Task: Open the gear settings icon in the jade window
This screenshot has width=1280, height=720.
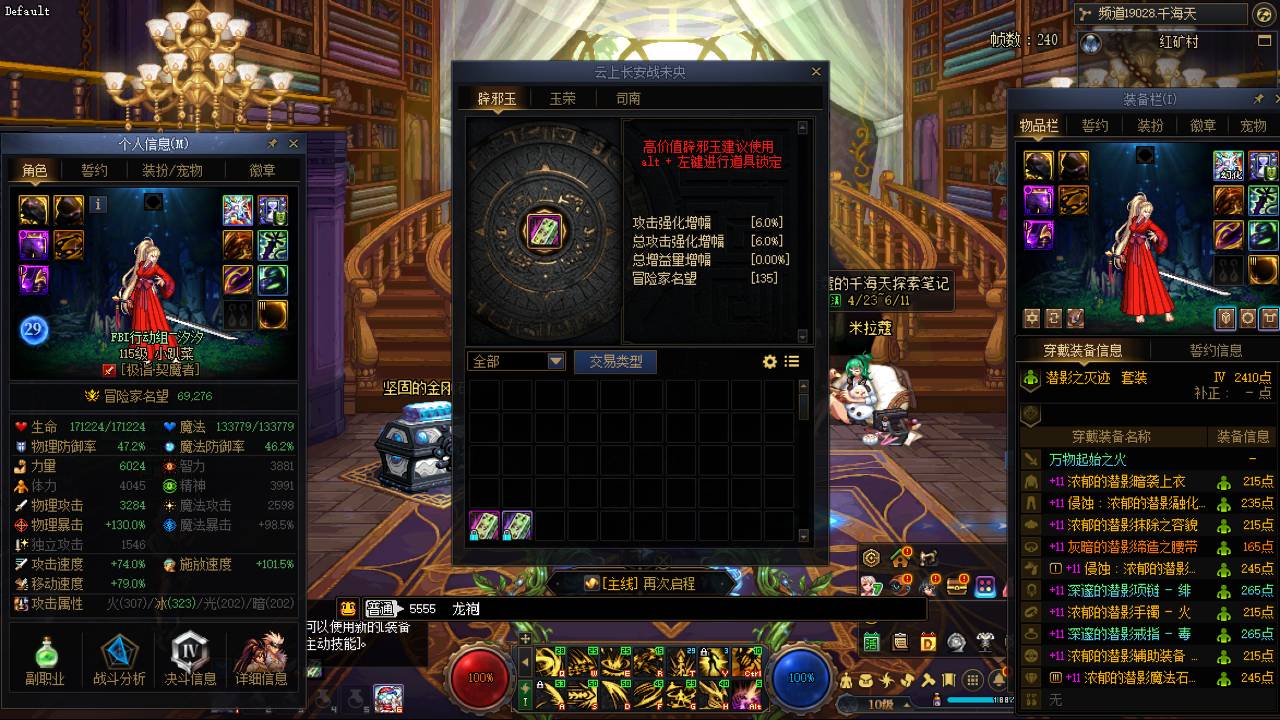Action: [769, 361]
